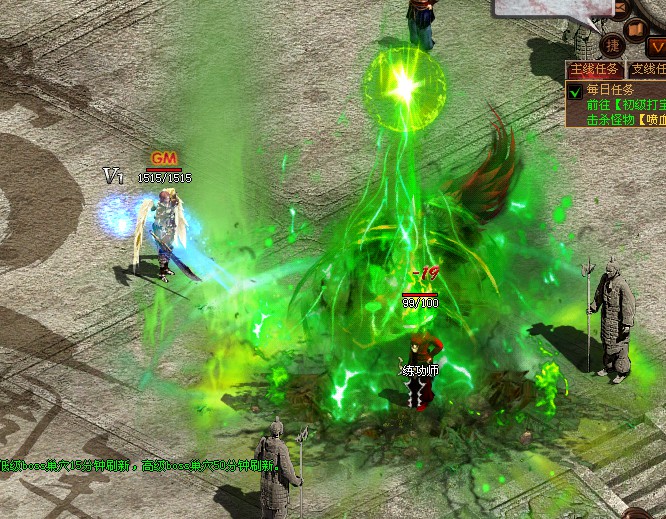
Task: Click the 捷 round shortcut button
Action: tap(612, 45)
